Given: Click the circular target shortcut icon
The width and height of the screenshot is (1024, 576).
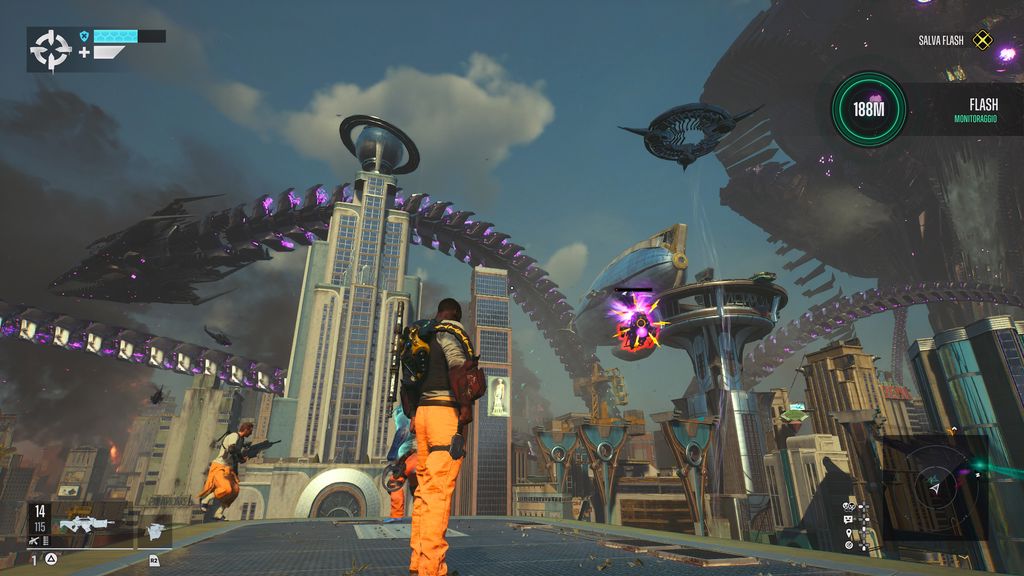Looking at the screenshot, I should click(x=849, y=545).
